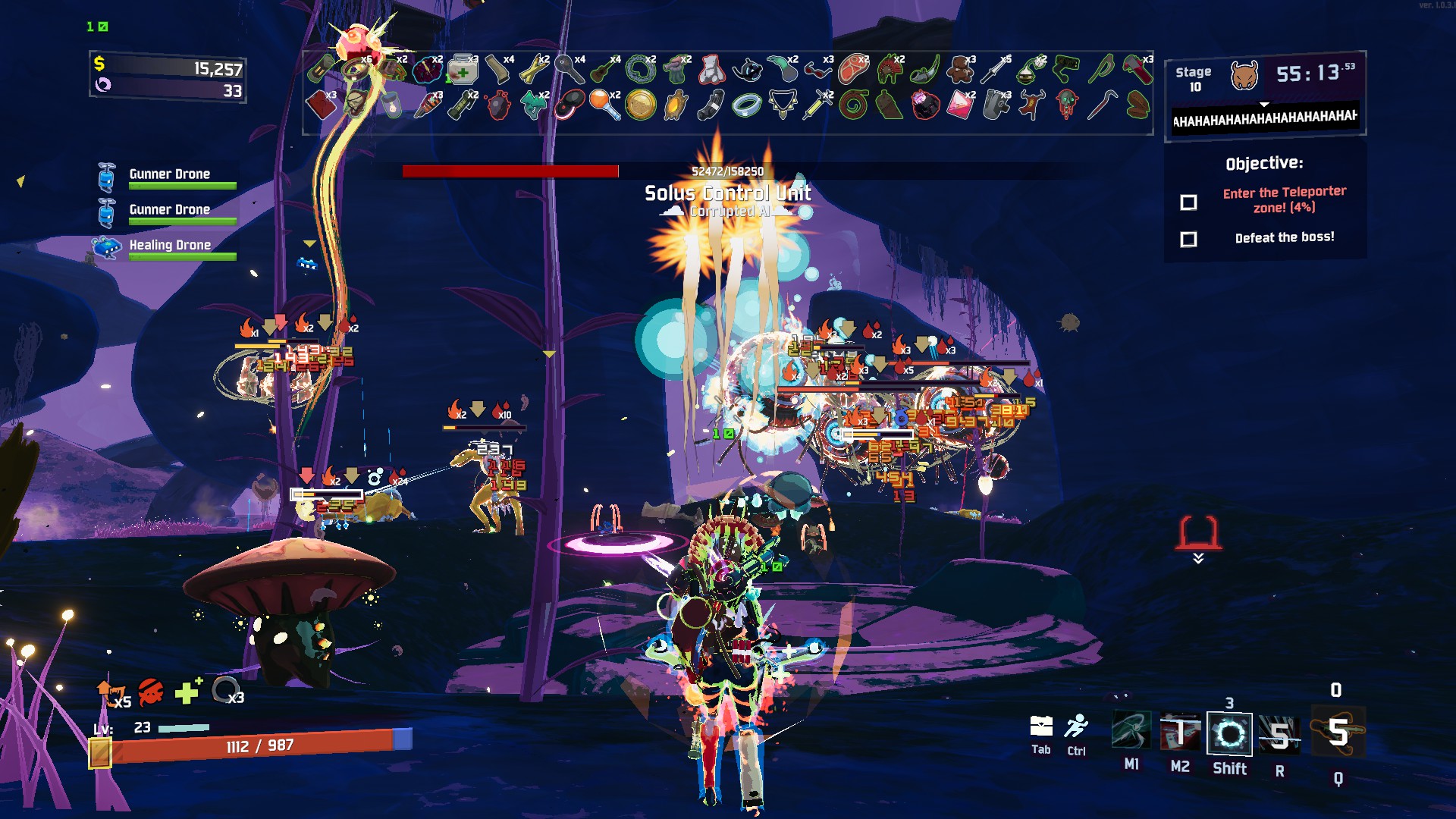
Task: Select the Healing Drone ally entry
Action: click(x=170, y=246)
